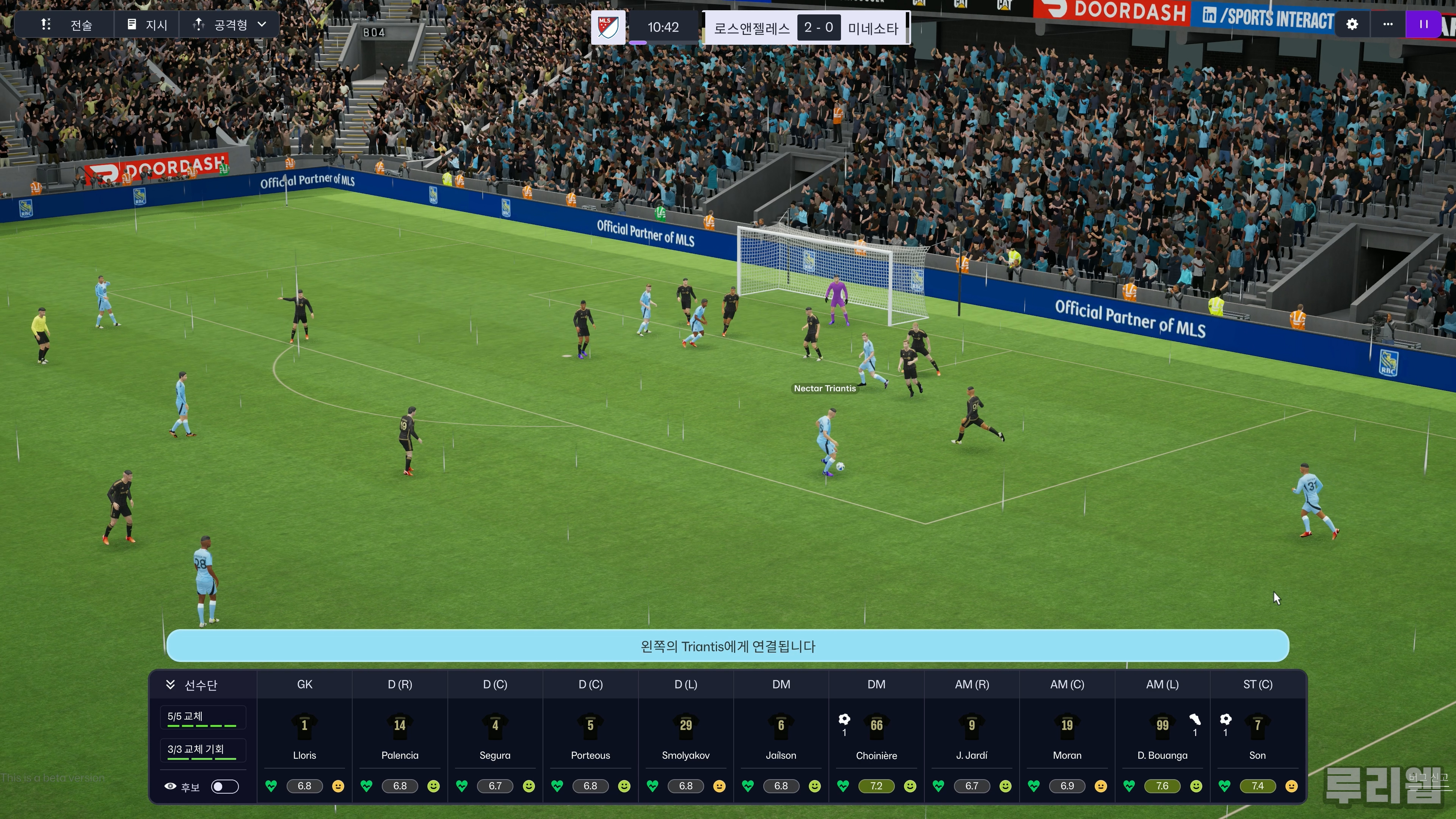1456x819 pixels.
Task: Open Choinière's number 66 card
Action: (876, 735)
